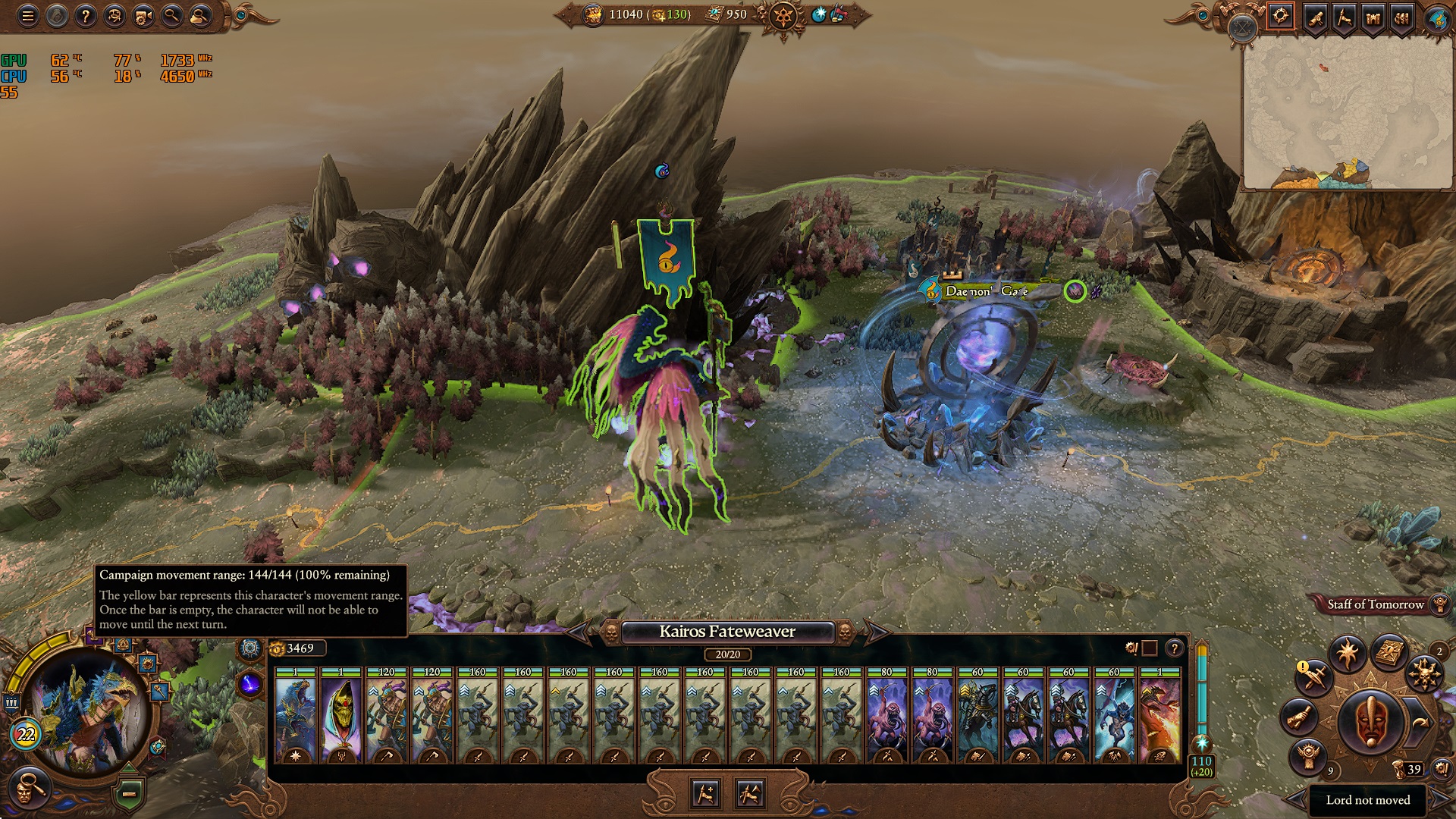This screenshot has height=819, width=1456.
Task: Open the character skills crossed-swords icon
Action: (x=1316, y=678)
